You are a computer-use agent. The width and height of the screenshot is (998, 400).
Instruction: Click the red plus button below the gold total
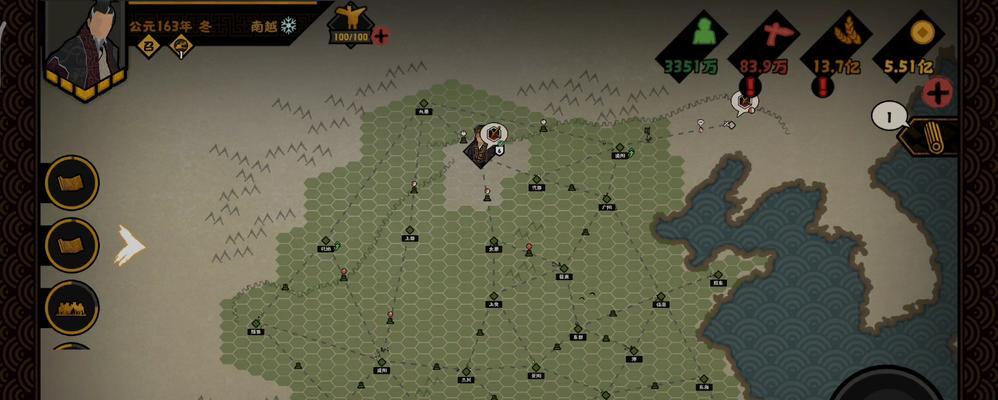[936, 93]
